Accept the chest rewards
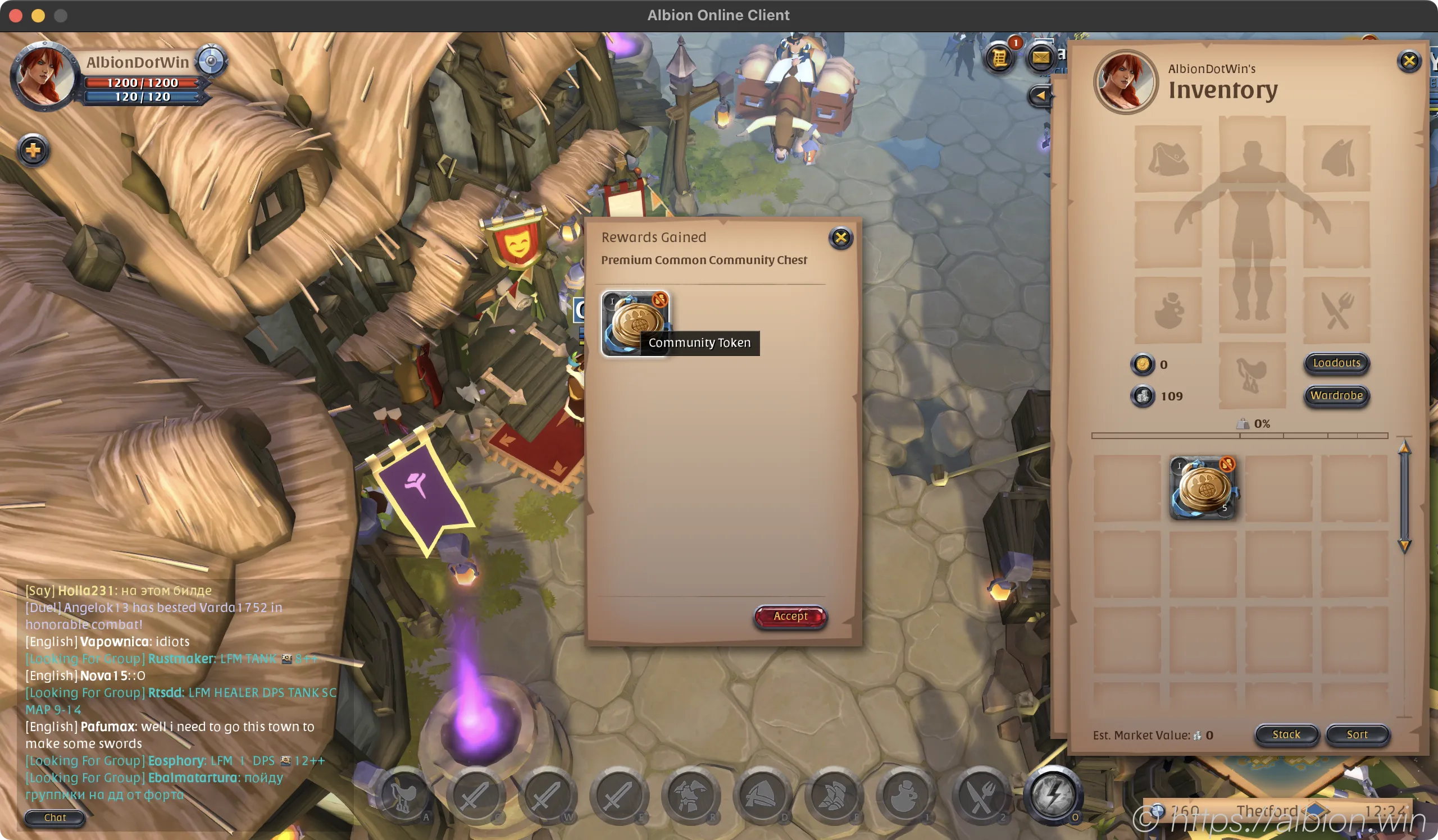1438x840 pixels. click(x=790, y=617)
